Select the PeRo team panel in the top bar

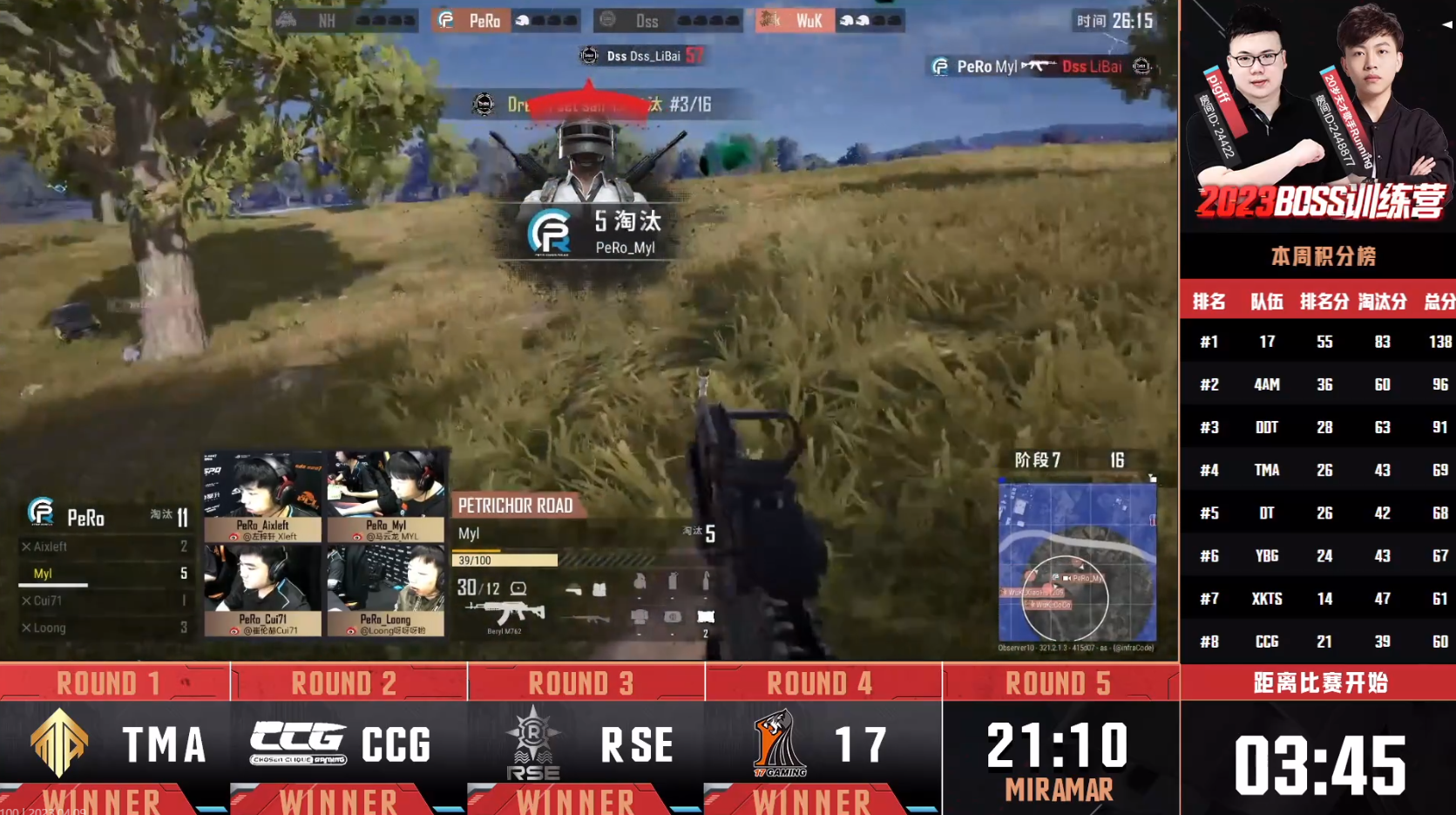508,20
